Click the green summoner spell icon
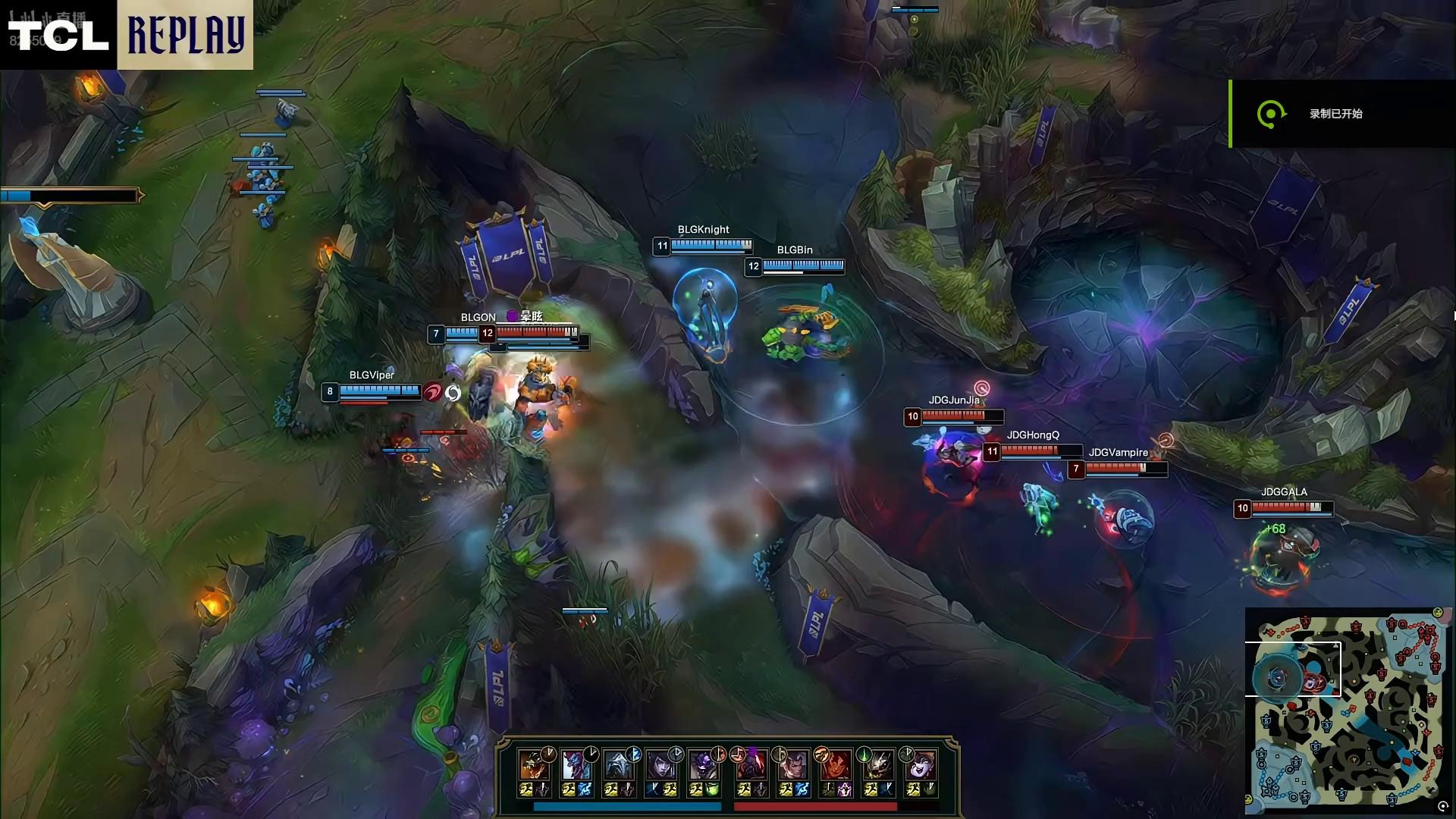The image size is (1456, 819). tap(712, 790)
